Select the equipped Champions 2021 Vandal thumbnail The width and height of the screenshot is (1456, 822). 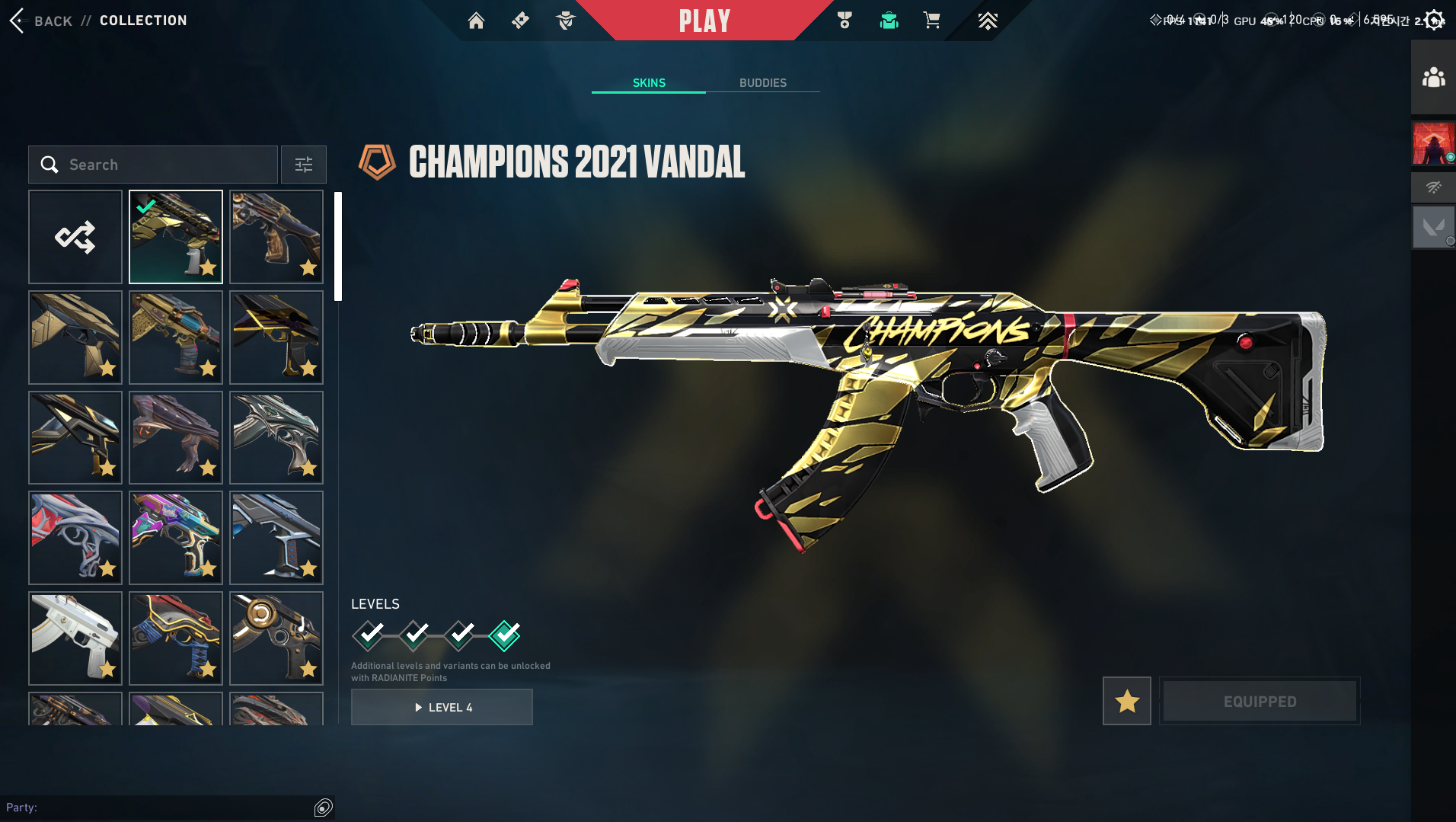176,237
